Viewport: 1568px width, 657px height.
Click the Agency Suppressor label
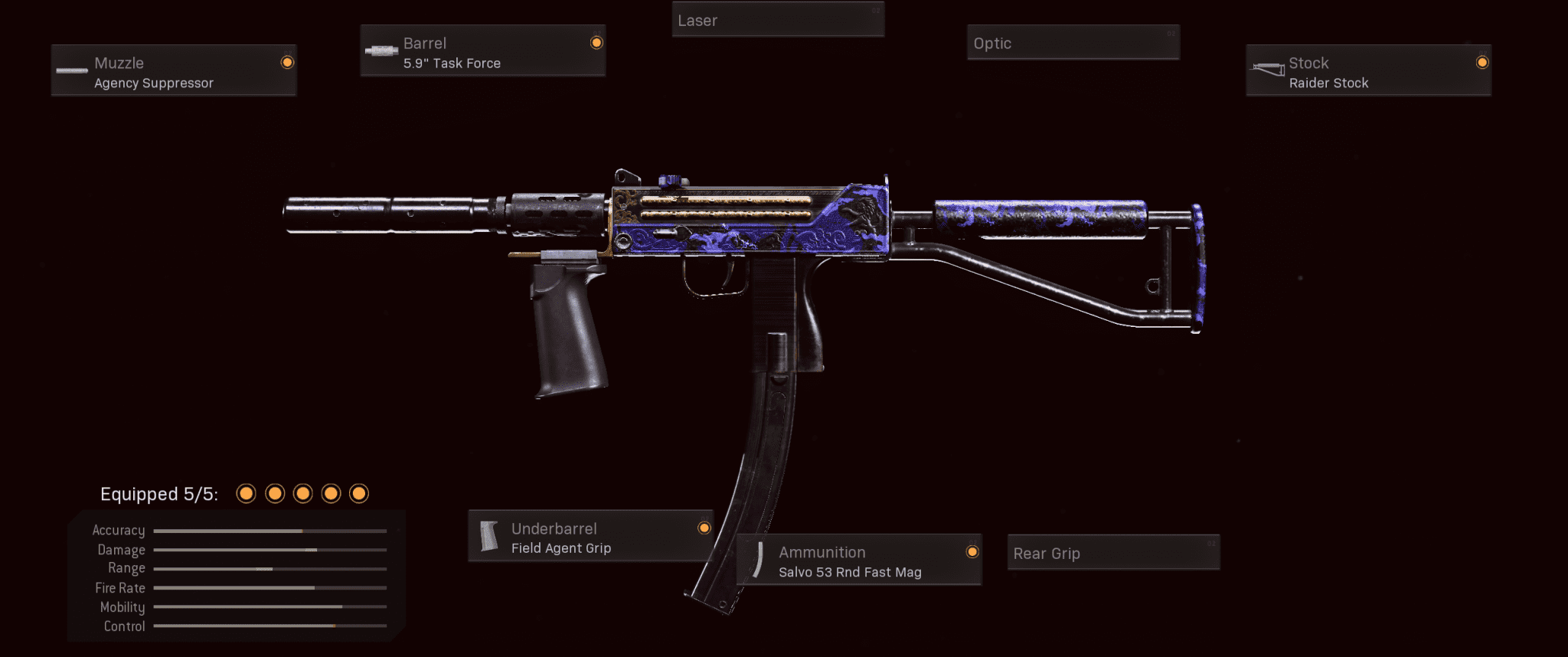pos(154,83)
